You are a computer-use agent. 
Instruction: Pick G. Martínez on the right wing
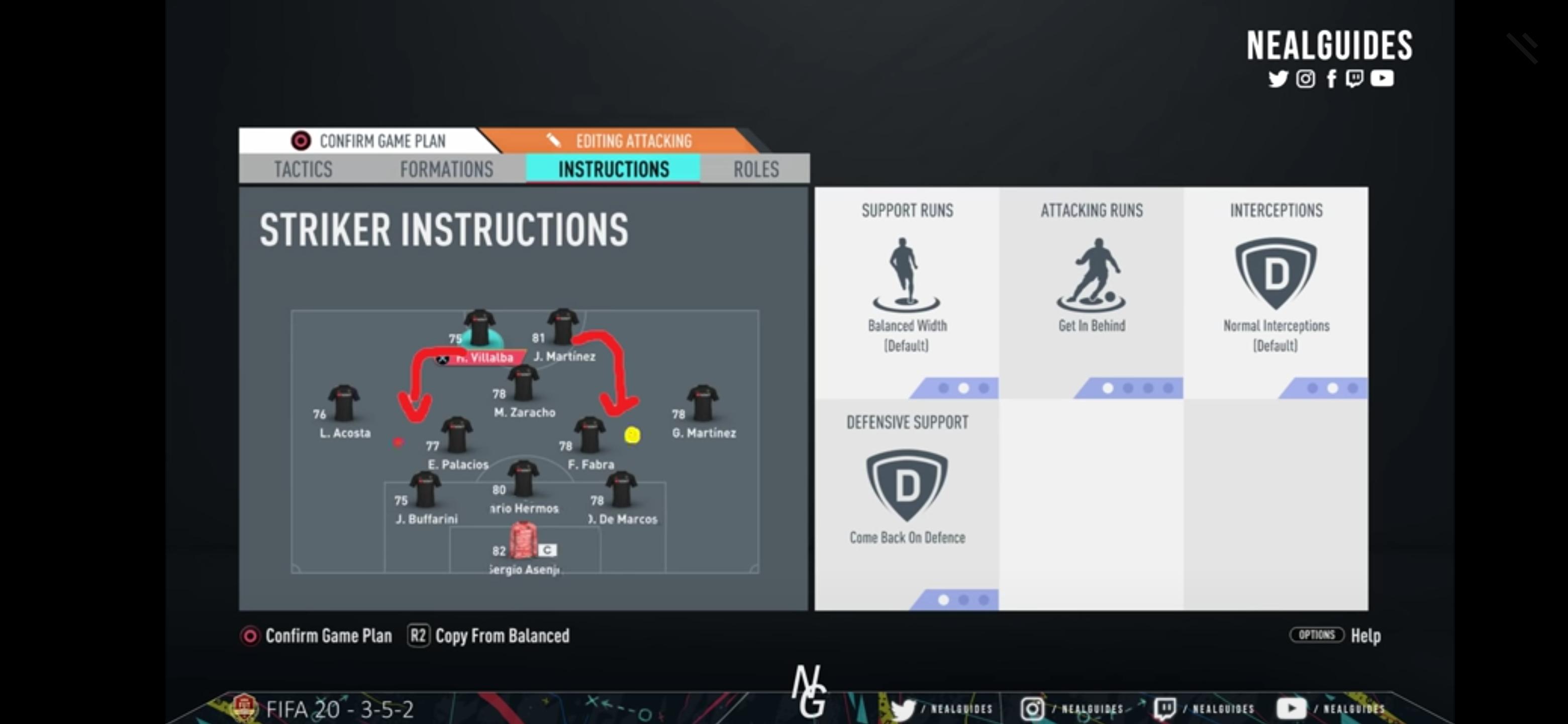coord(703,405)
